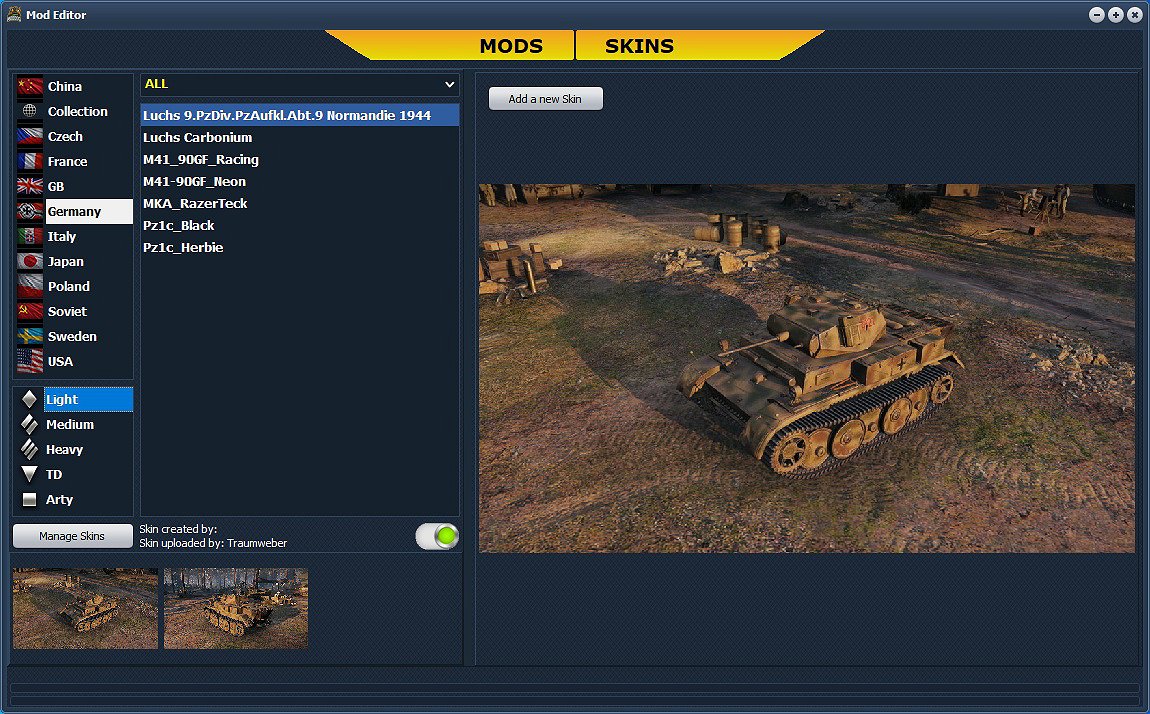The height and width of the screenshot is (714, 1150).
Task: Select the Luchs Carbonium skin
Action: (x=197, y=138)
